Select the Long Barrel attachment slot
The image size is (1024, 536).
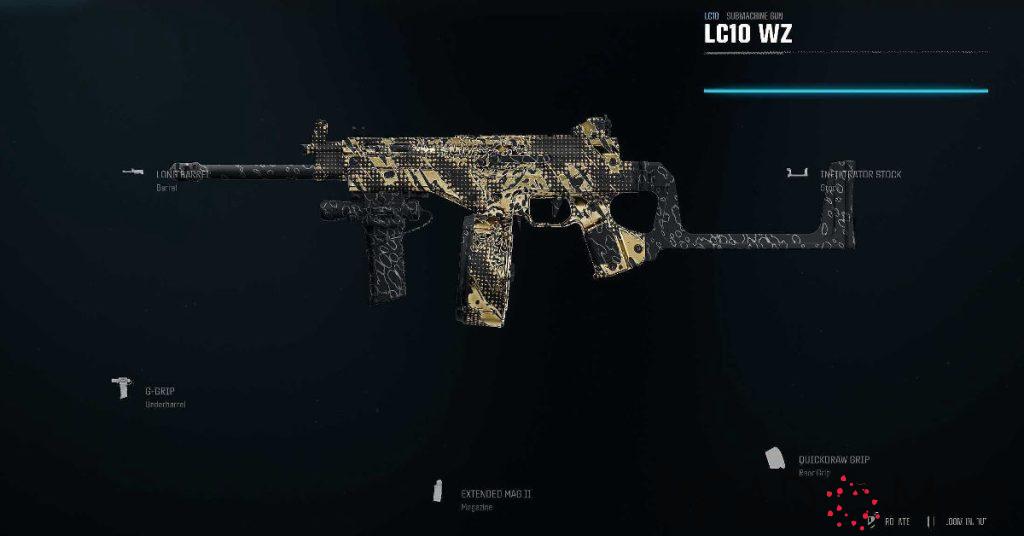point(180,174)
